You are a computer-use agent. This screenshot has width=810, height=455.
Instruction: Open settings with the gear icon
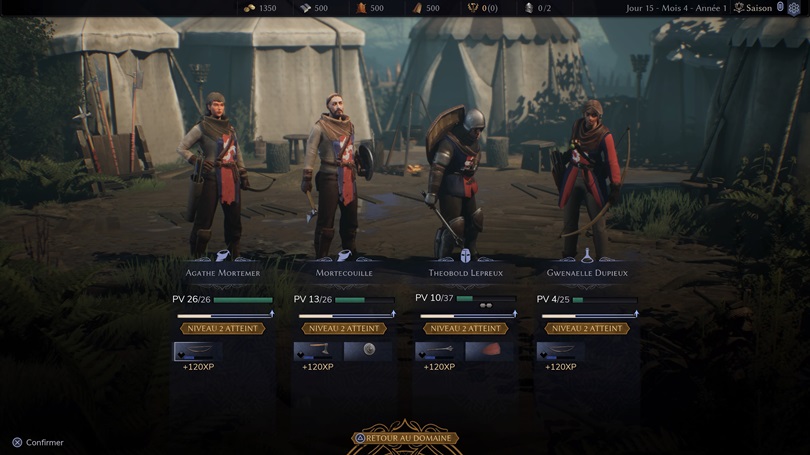[794, 8]
